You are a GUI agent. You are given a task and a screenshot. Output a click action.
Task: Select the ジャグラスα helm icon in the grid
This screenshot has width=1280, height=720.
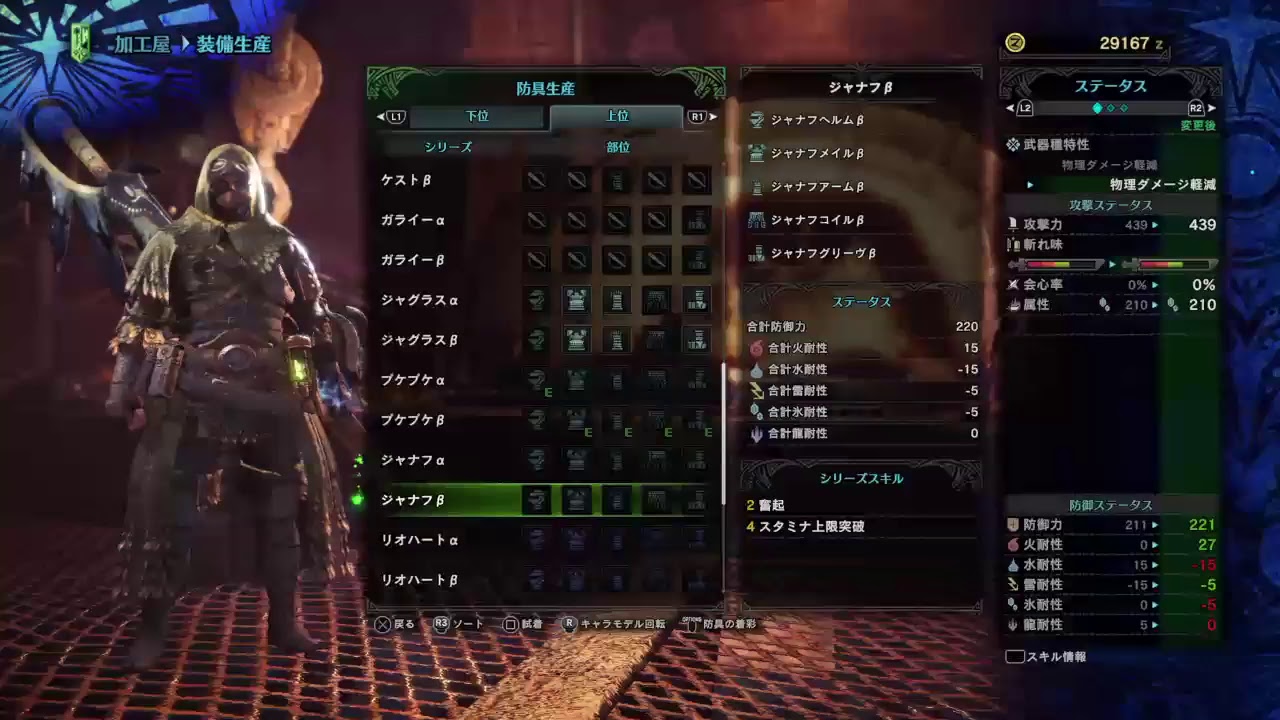point(537,301)
